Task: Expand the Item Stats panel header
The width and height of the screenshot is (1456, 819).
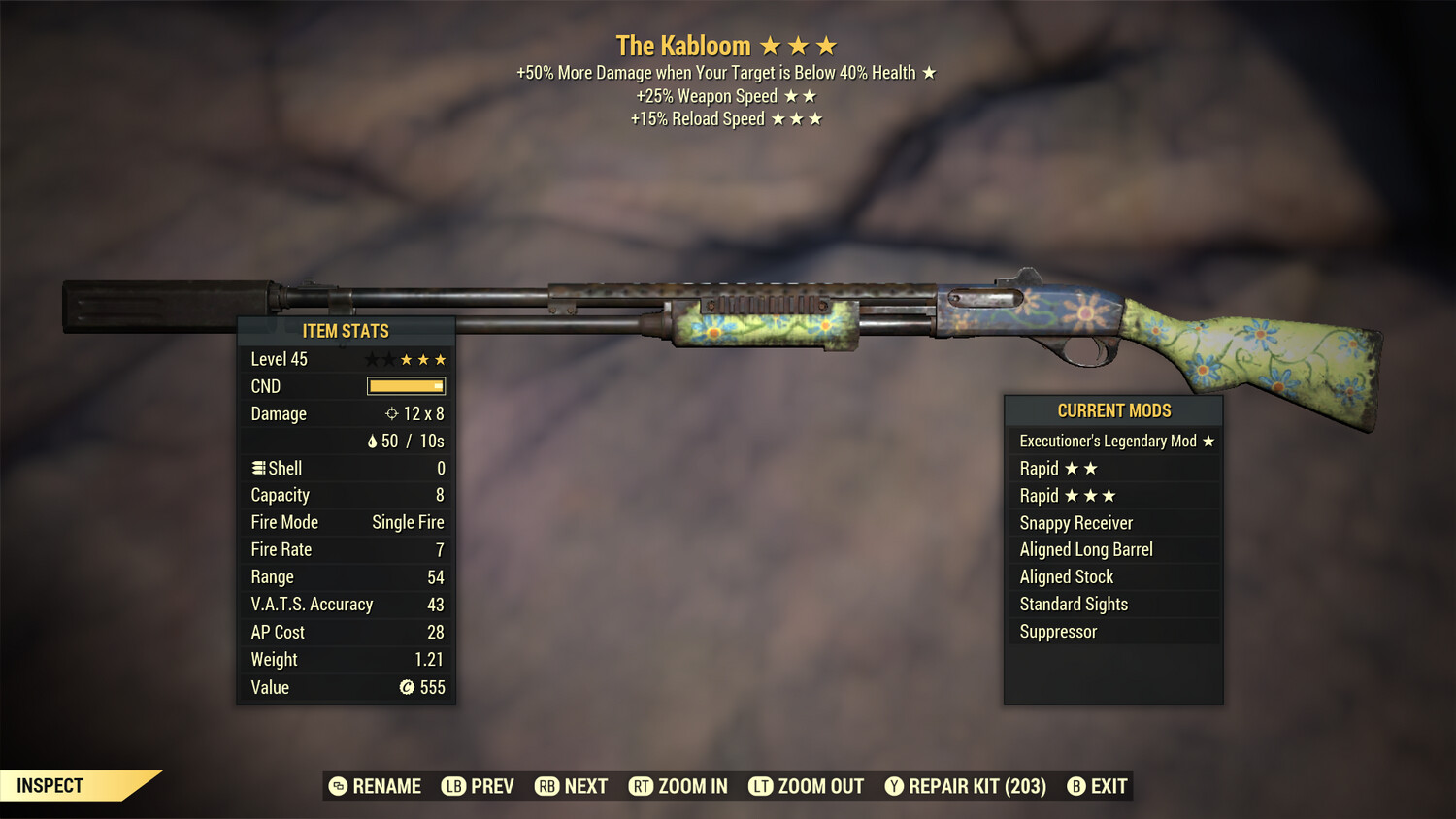Action: pyautogui.click(x=346, y=330)
